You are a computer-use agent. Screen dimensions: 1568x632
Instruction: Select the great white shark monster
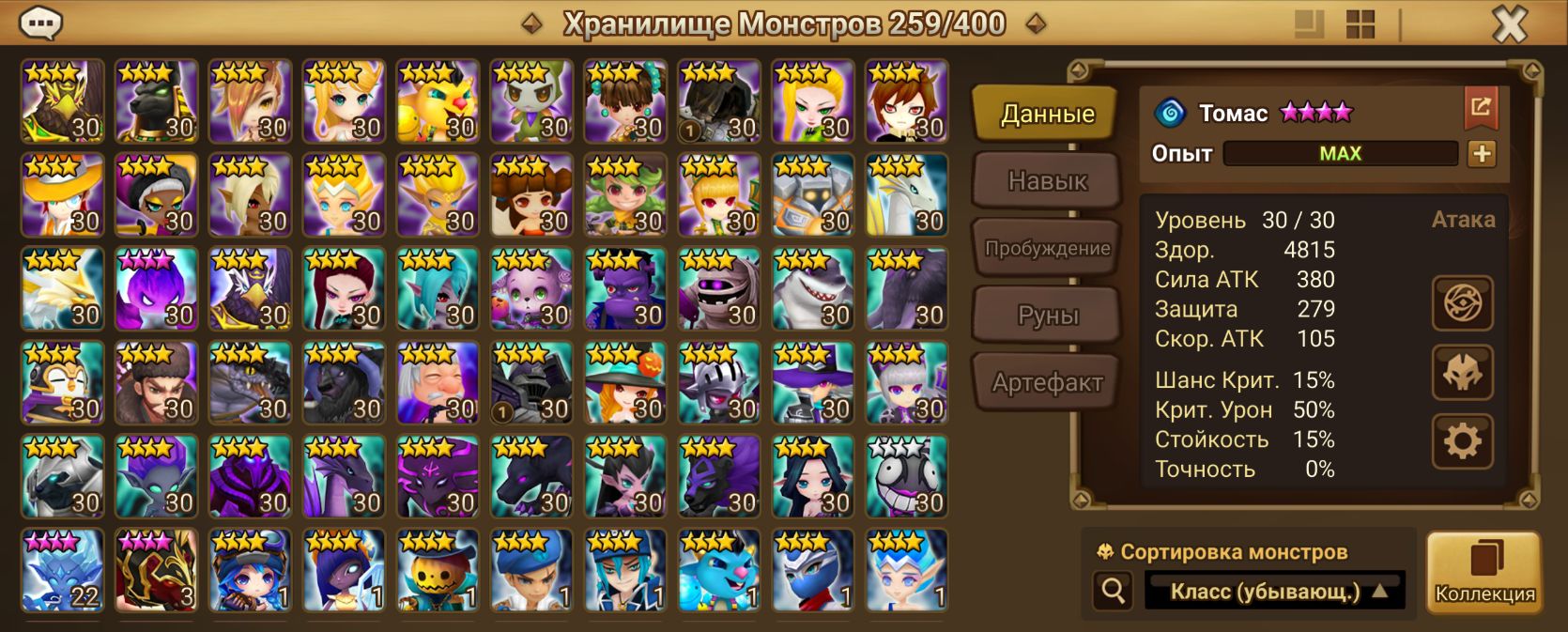(x=813, y=288)
